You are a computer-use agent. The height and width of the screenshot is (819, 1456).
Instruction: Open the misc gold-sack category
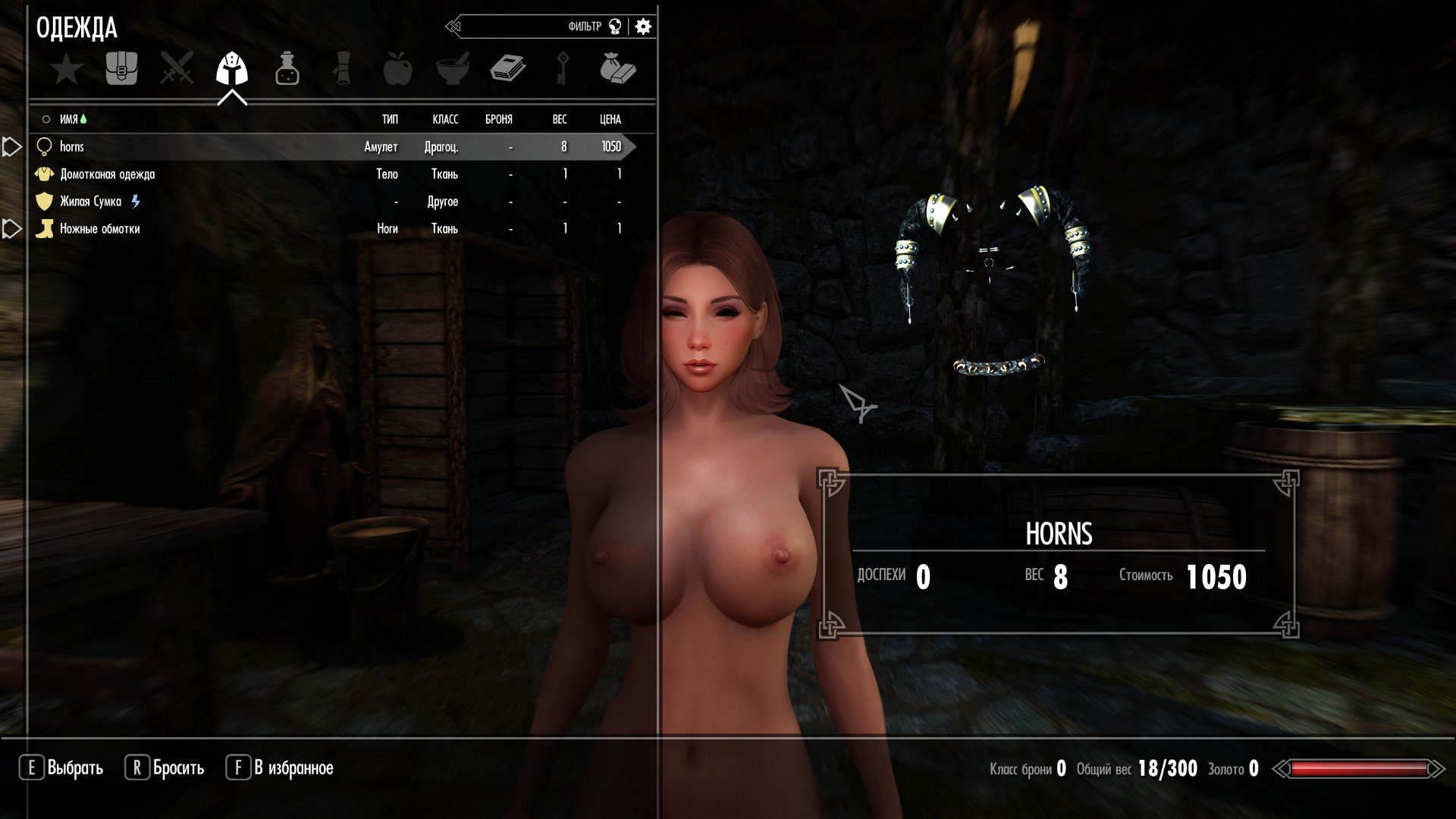coord(617,69)
